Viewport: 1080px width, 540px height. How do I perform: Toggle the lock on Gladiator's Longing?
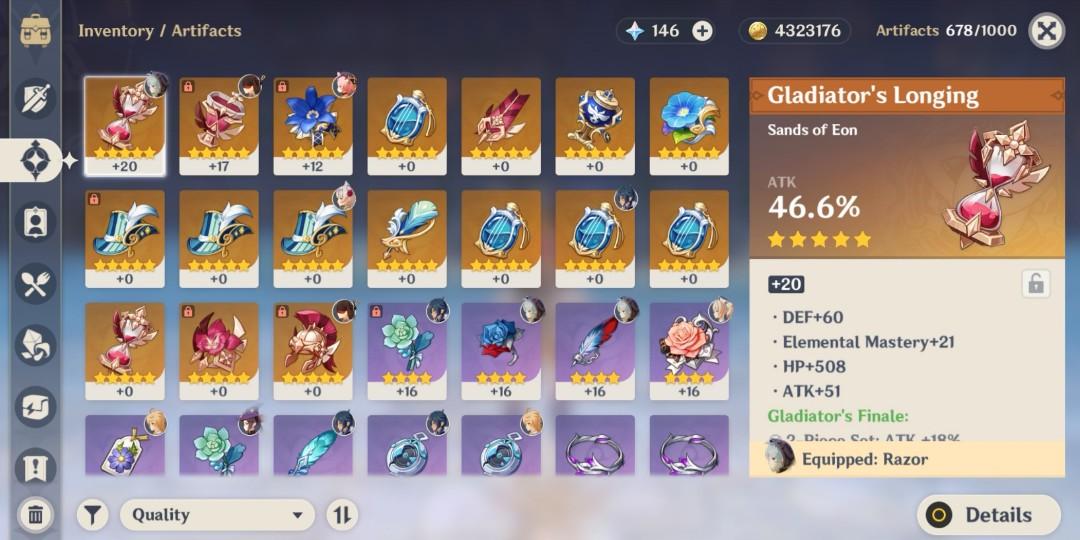point(1035,284)
